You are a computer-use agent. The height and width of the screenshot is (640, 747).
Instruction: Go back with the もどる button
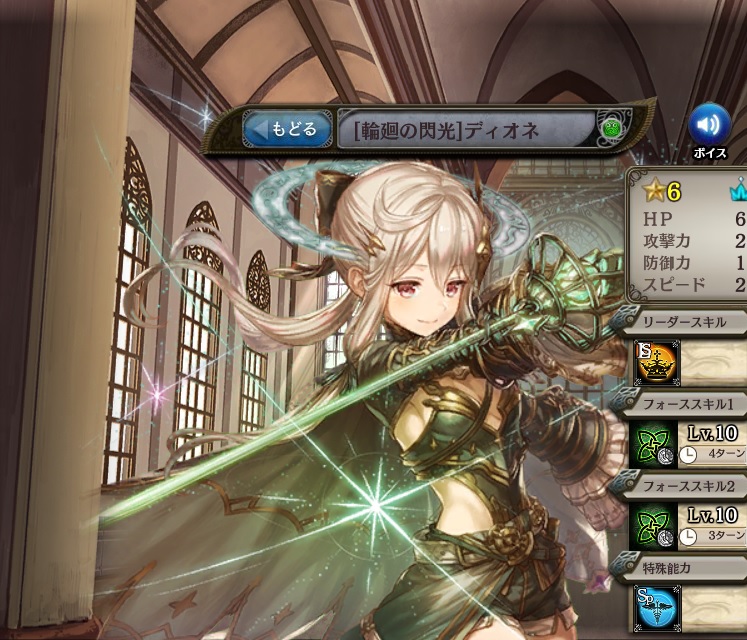click(x=288, y=129)
